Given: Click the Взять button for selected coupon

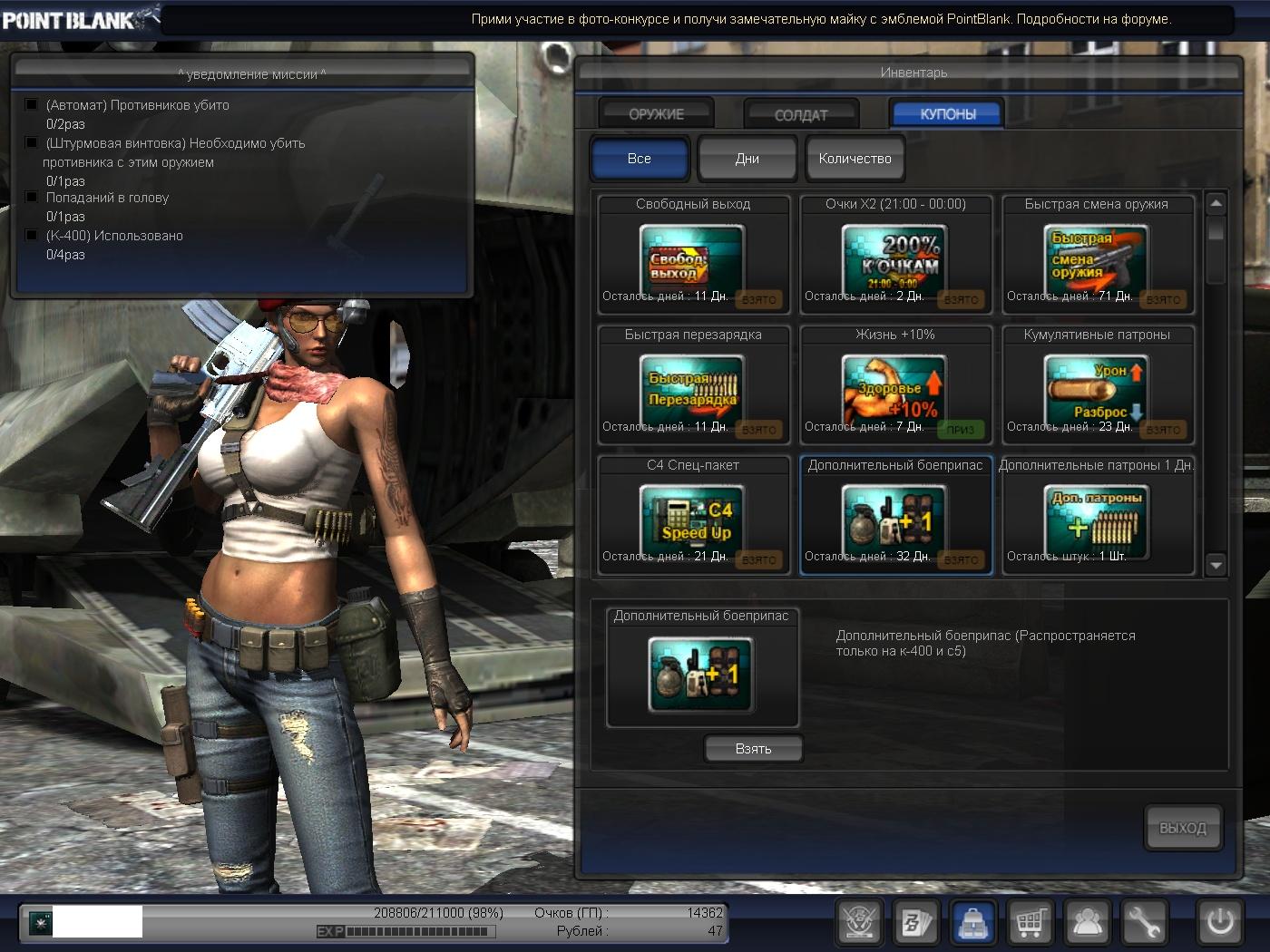Looking at the screenshot, I should coord(753,749).
